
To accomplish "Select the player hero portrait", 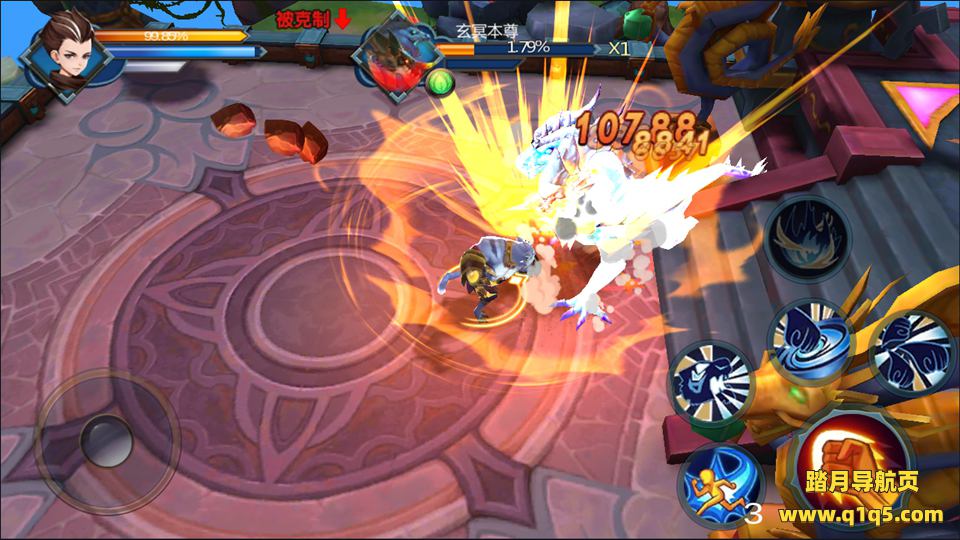I will [65, 55].
